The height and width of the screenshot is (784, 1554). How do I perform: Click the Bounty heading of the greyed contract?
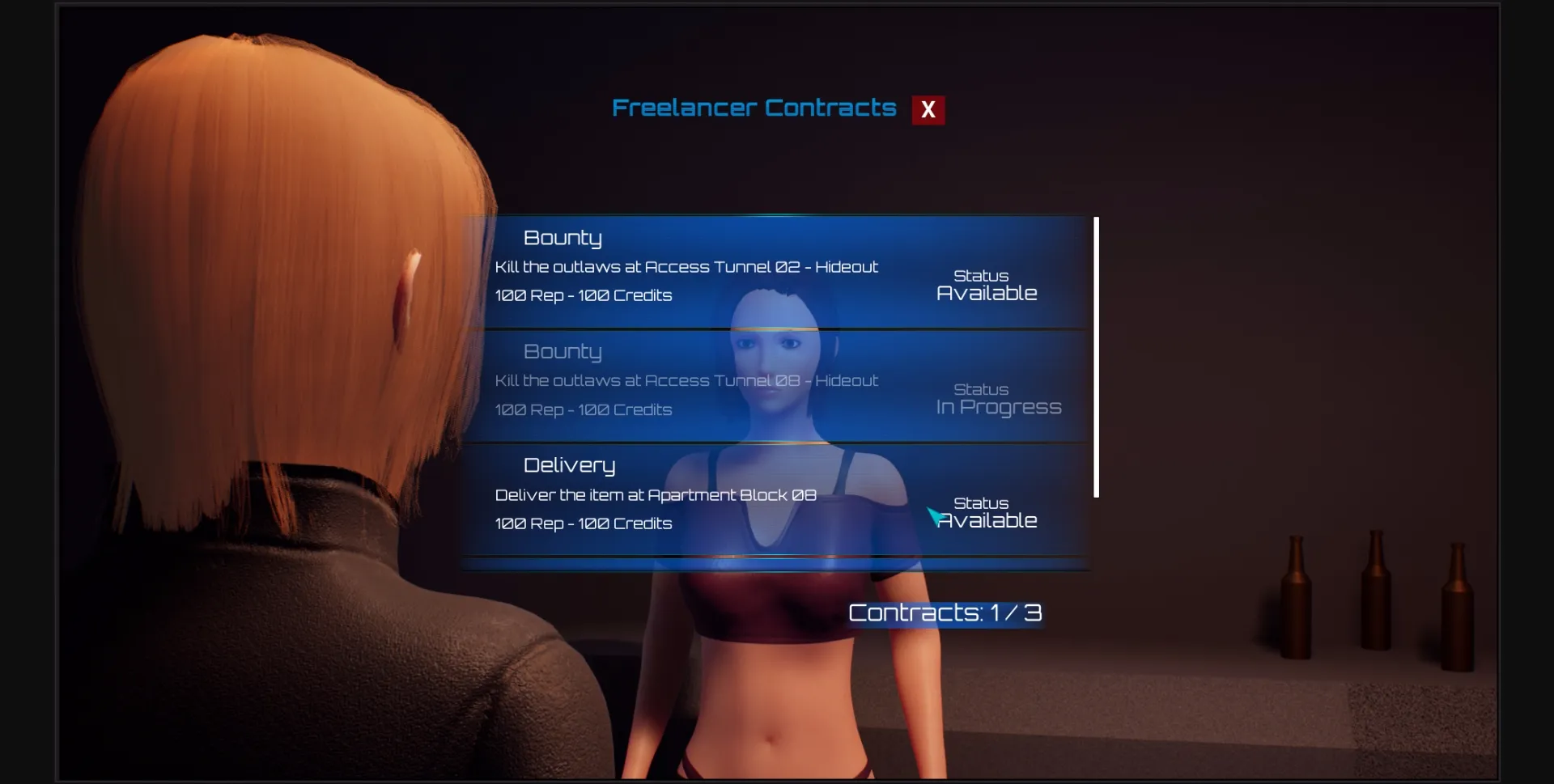tap(563, 351)
